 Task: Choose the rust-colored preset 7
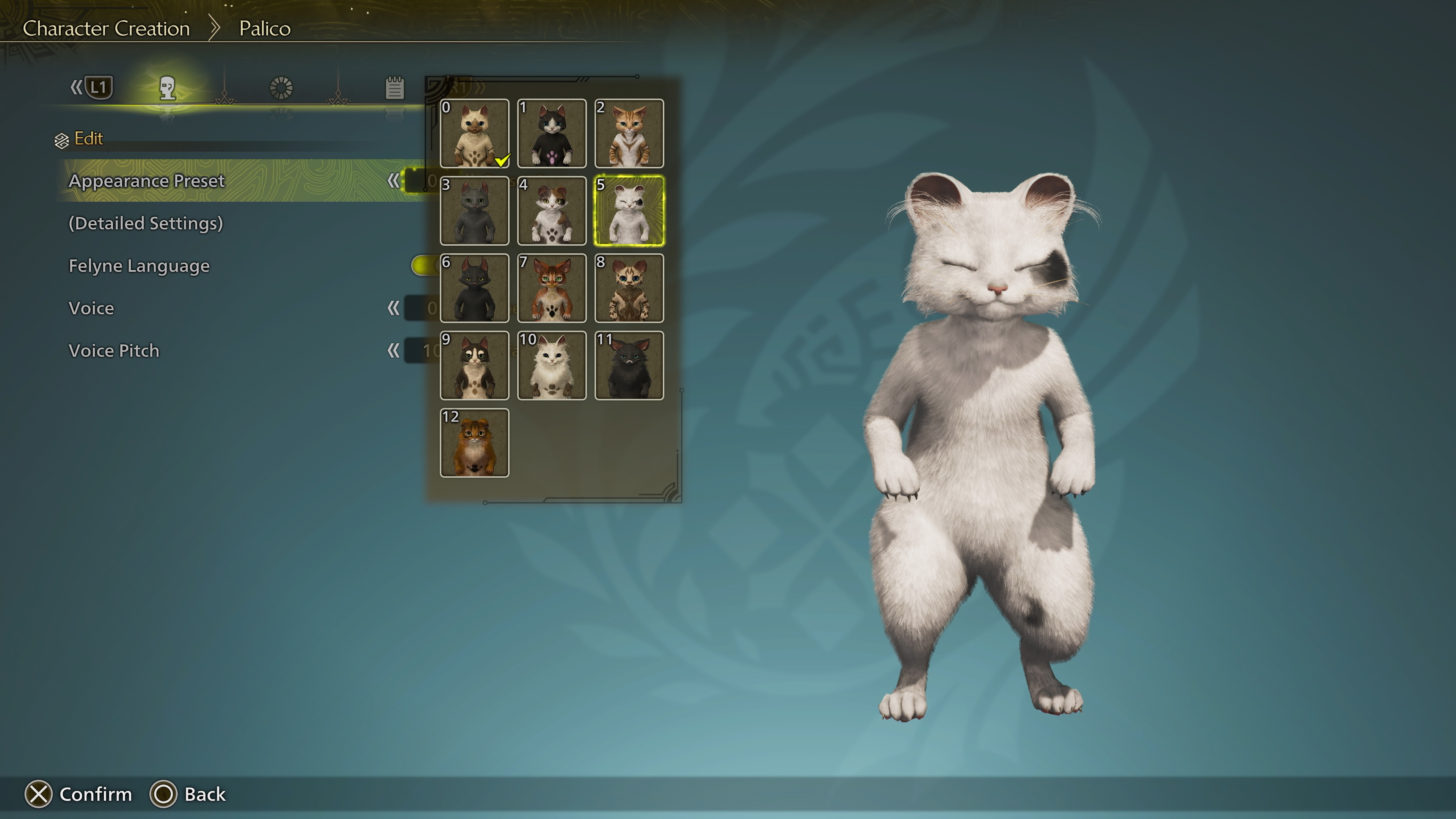pos(552,288)
